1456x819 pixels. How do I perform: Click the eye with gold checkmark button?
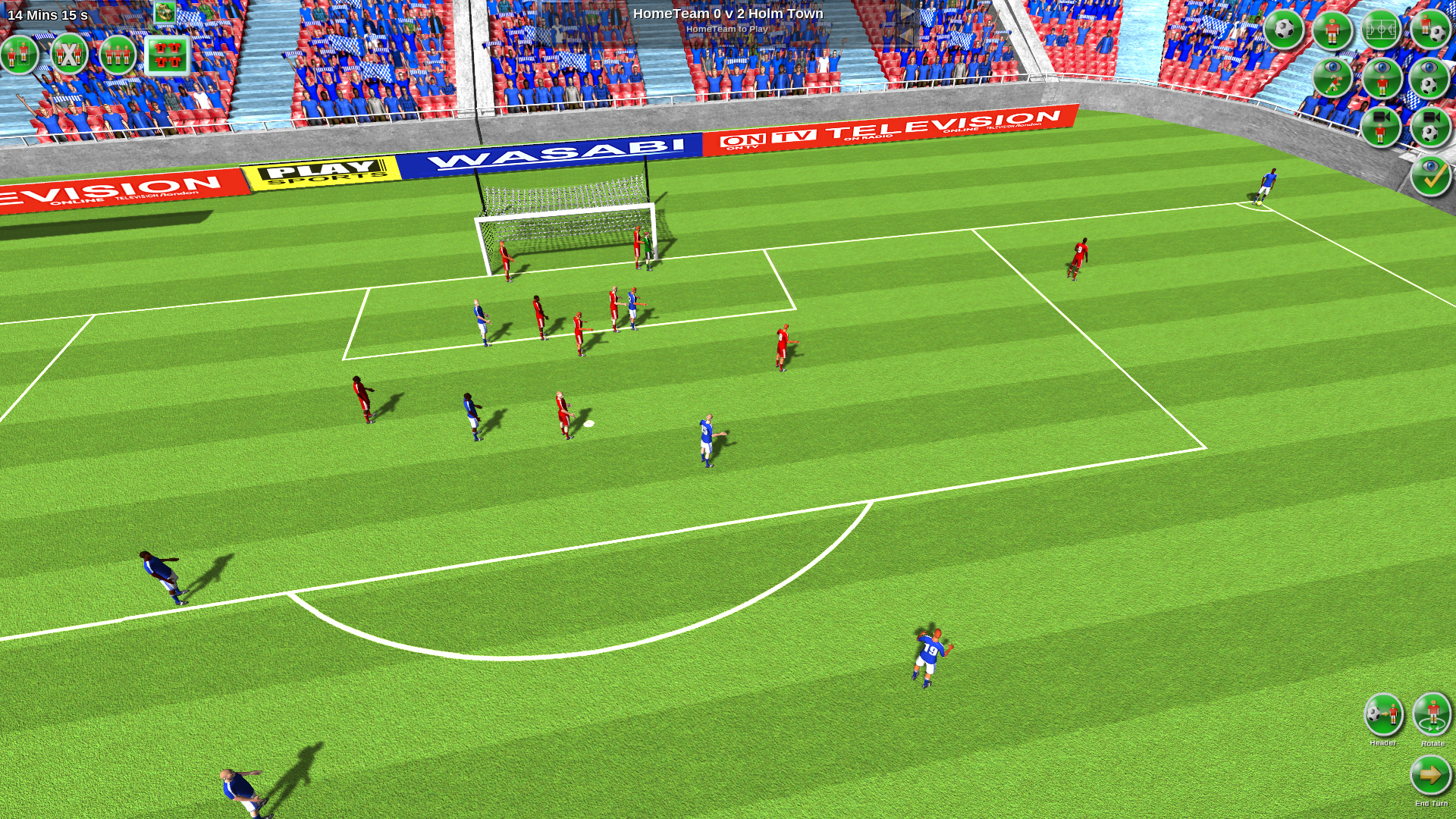pyautogui.click(x=1430, y=176)
